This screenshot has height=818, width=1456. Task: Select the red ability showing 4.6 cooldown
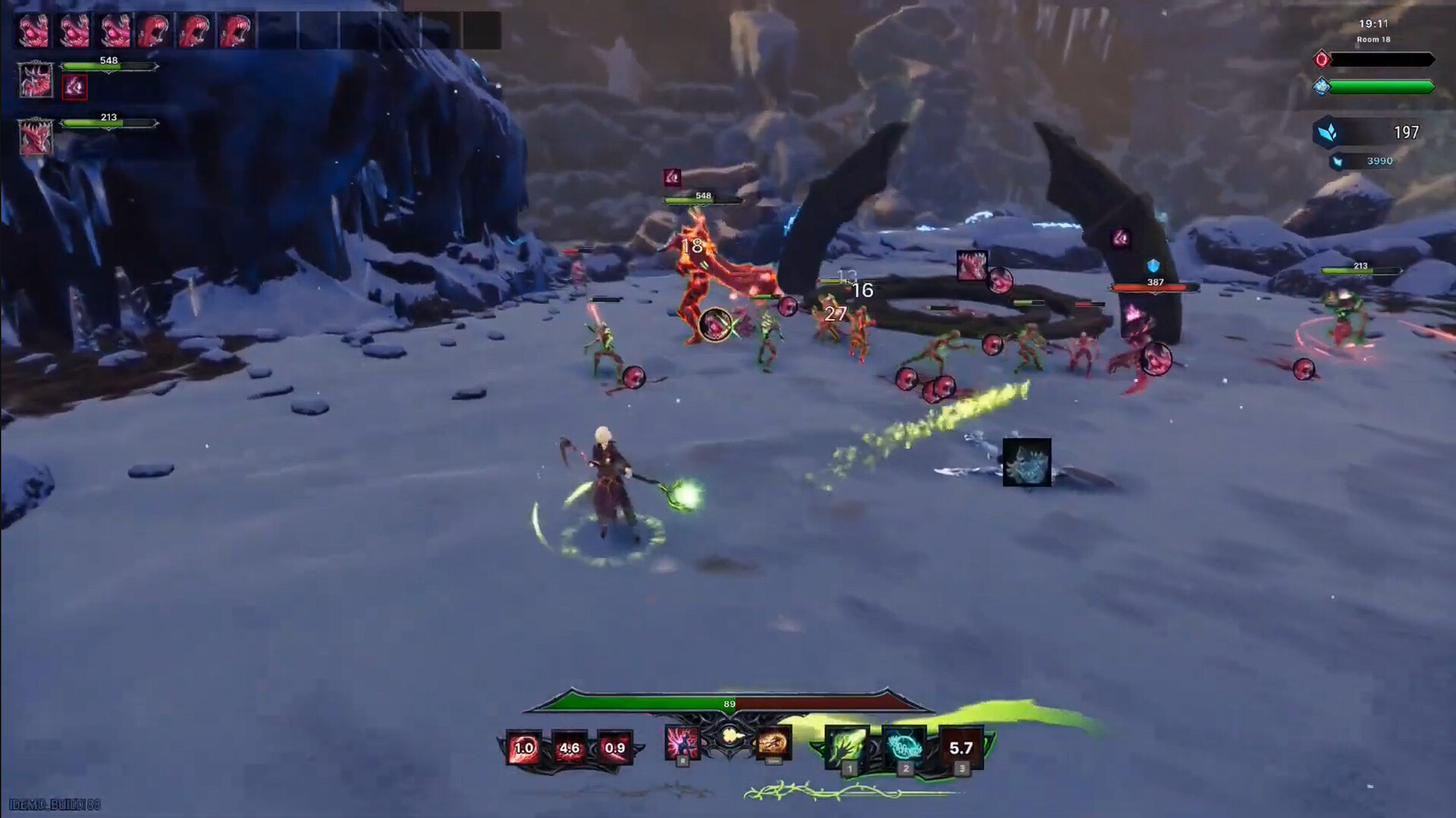pos(570,747)
